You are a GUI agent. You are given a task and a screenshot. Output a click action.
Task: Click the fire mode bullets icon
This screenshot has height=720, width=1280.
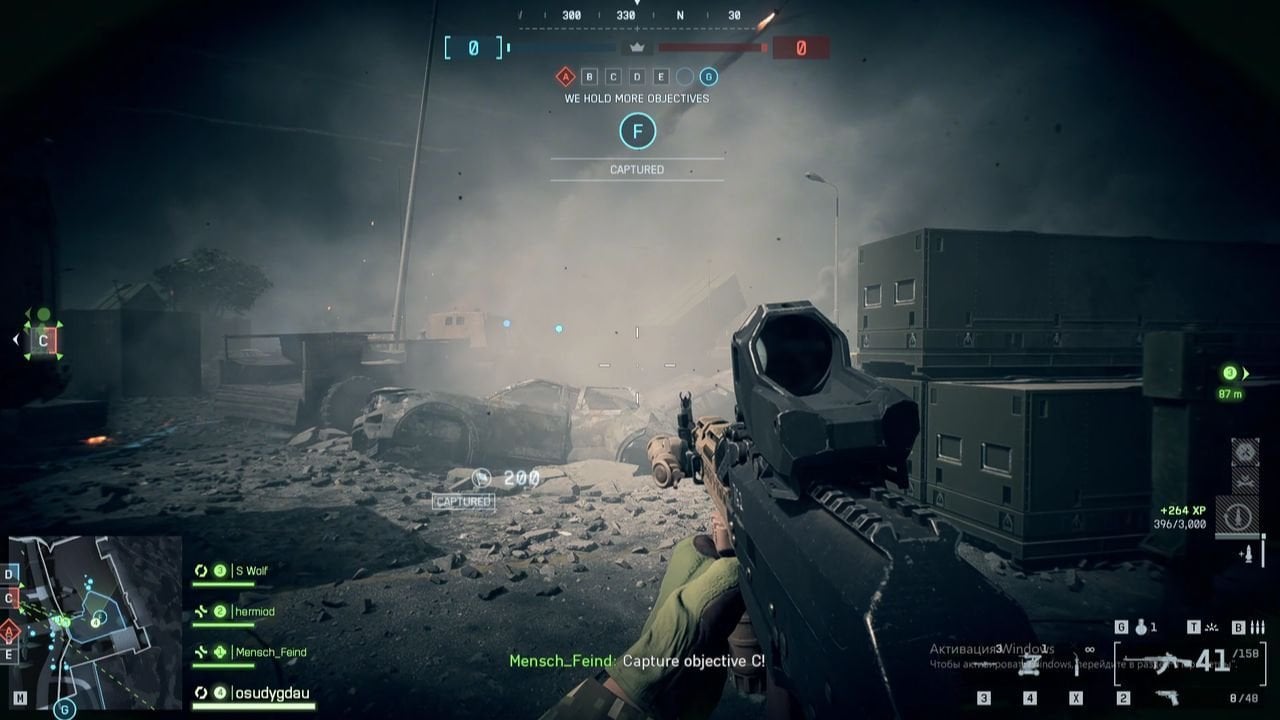tap(1257, 627)
